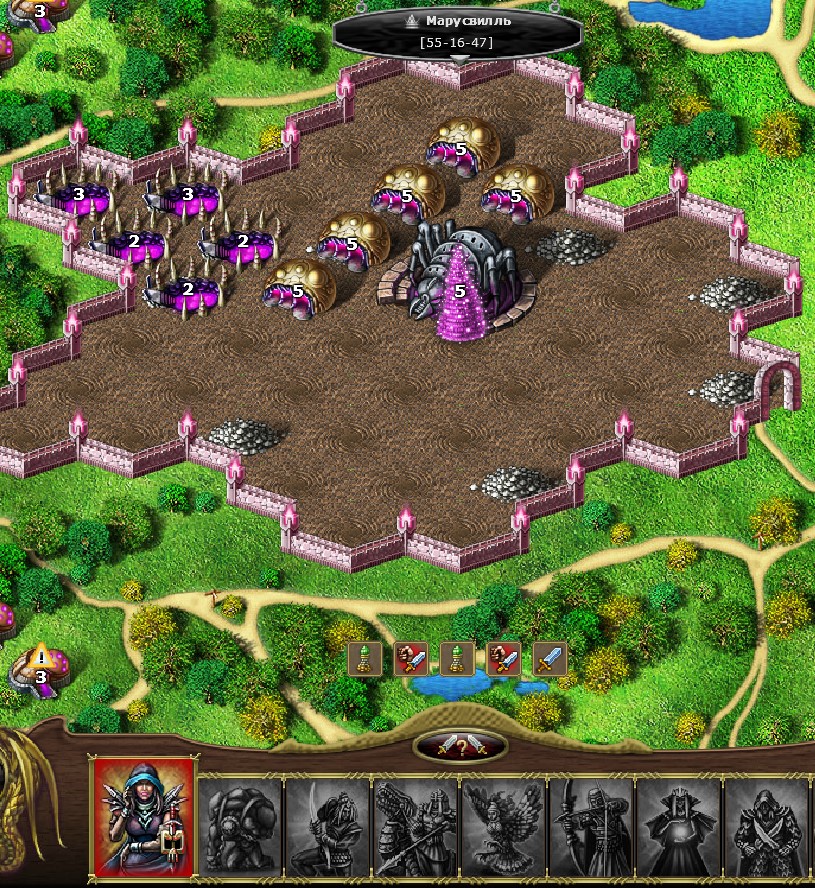Click the yellow warning triangle map marker
Screen dimensions: 815x888
[41, 657]
